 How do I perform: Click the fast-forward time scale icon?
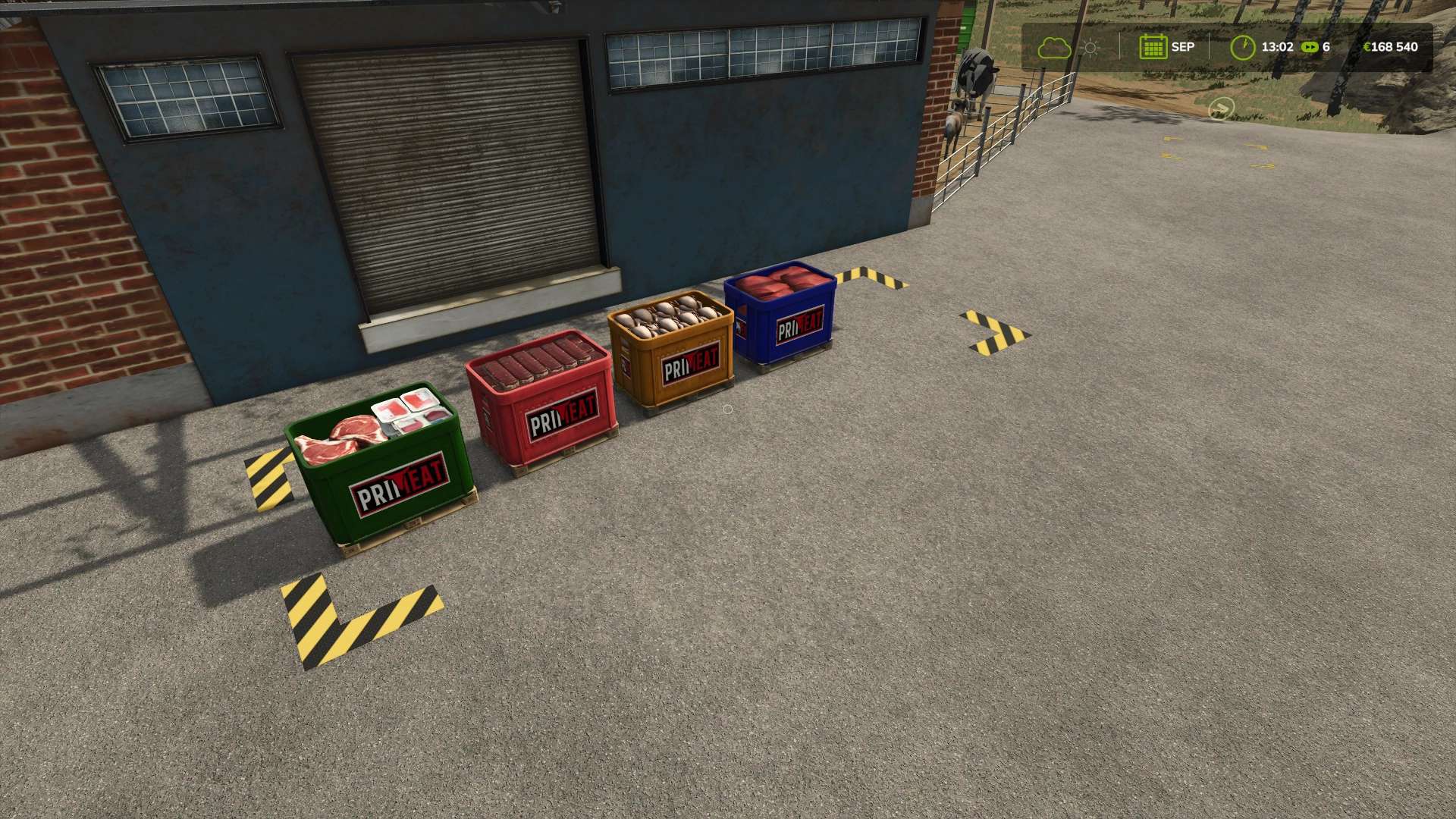[x=1310, y=47]
